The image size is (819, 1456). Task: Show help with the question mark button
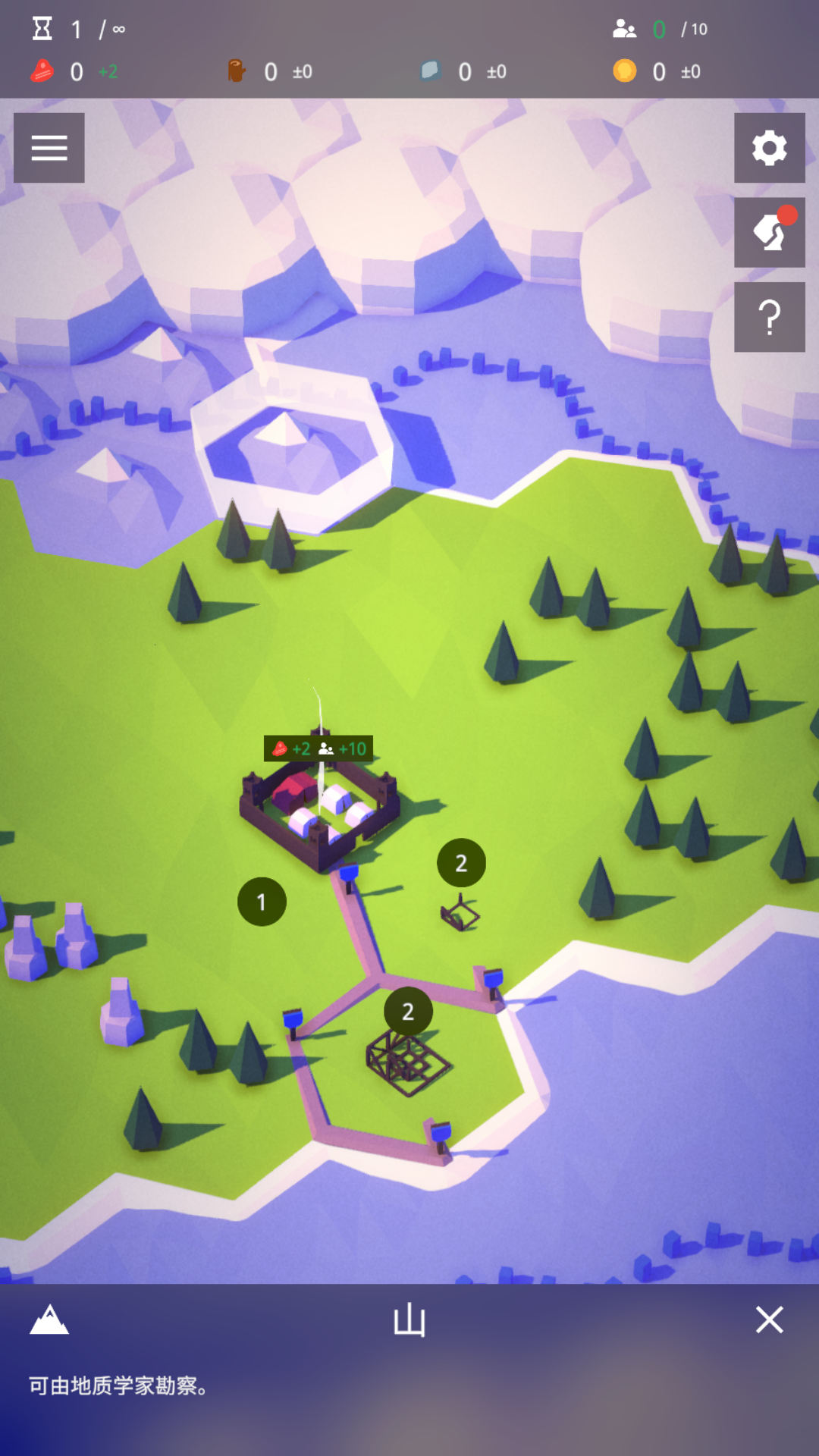click(x=769, y=317)
